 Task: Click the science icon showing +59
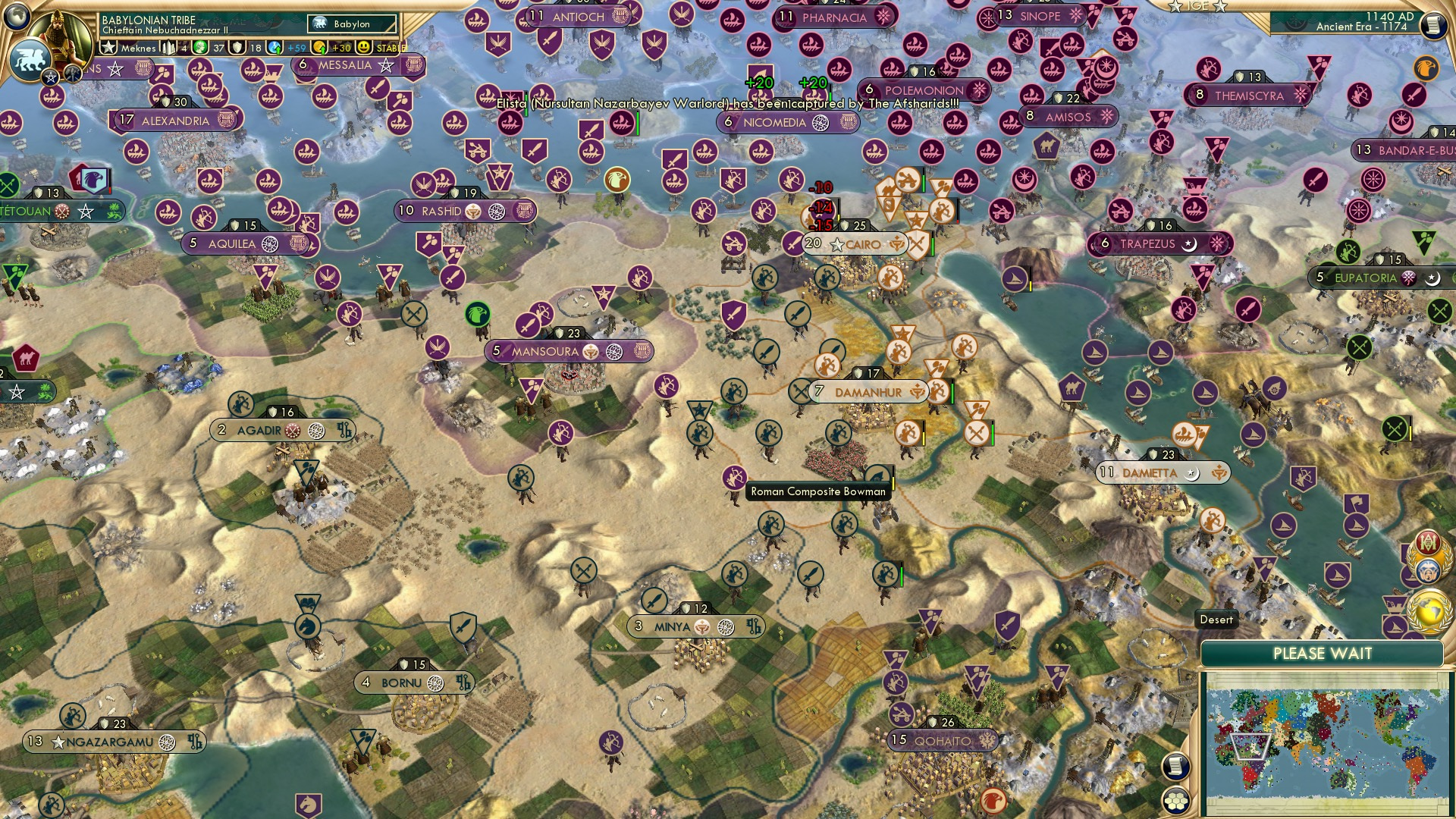click(275, 49)
